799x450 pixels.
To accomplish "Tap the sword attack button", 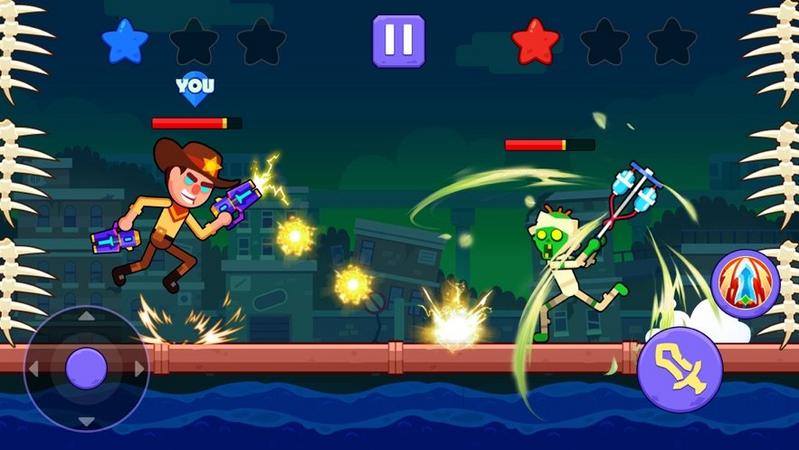I will click(x=679, y=369).
